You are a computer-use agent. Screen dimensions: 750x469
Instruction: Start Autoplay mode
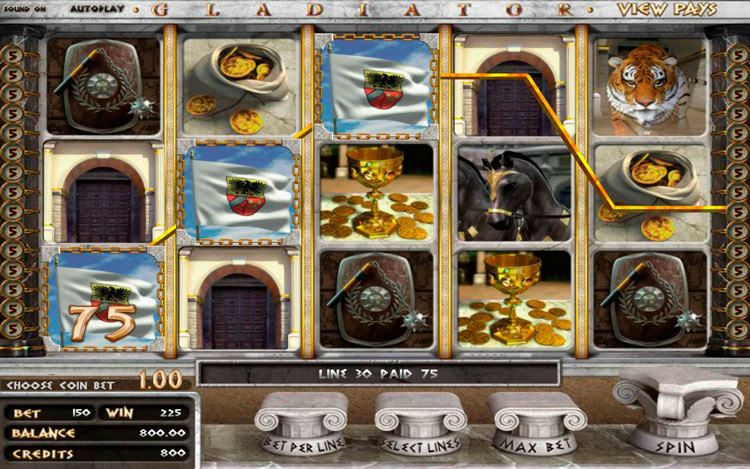pyautogui.click(x=100, y=9)
